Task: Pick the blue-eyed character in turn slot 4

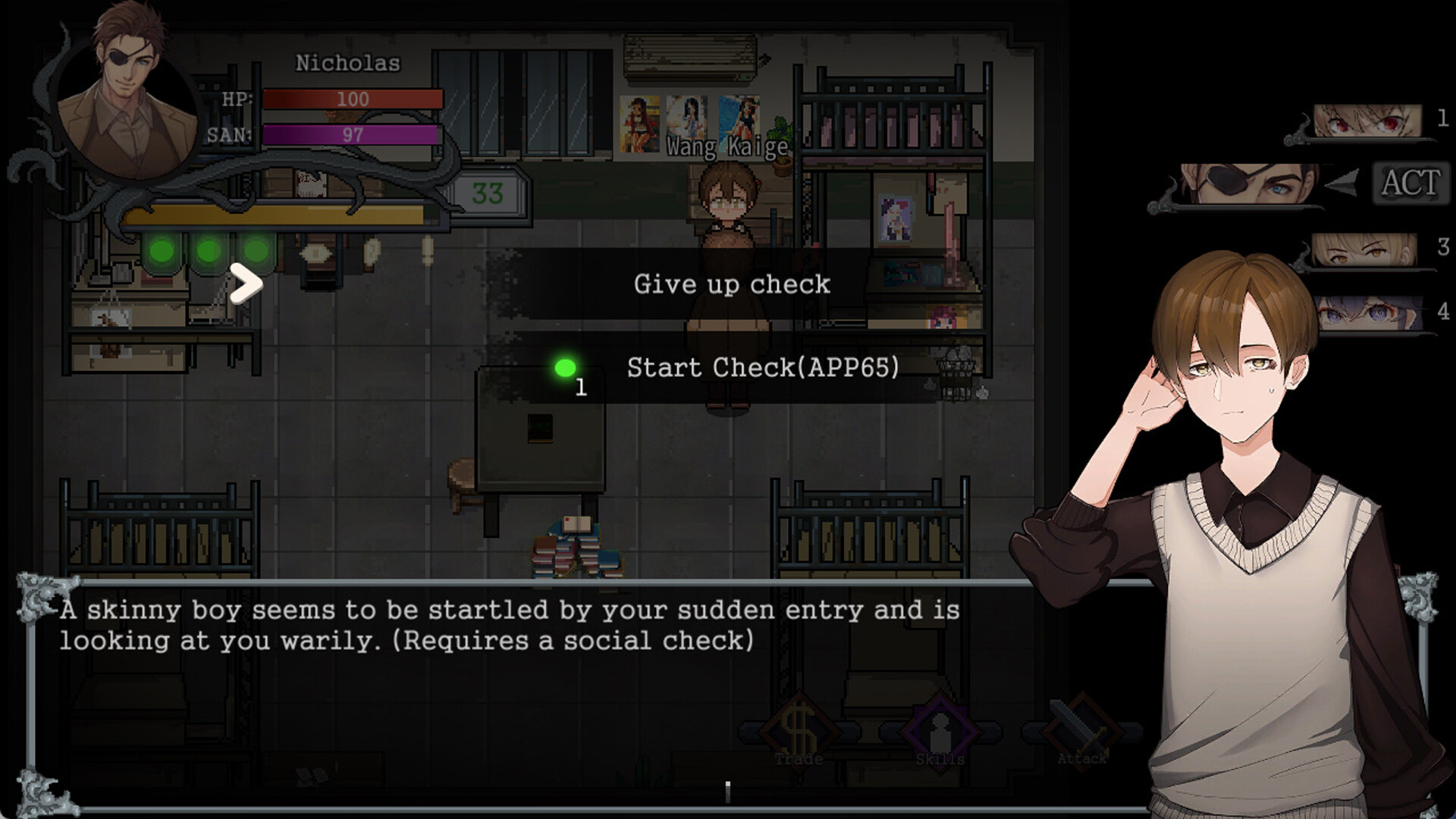Action: click(x=1367, y=313)
